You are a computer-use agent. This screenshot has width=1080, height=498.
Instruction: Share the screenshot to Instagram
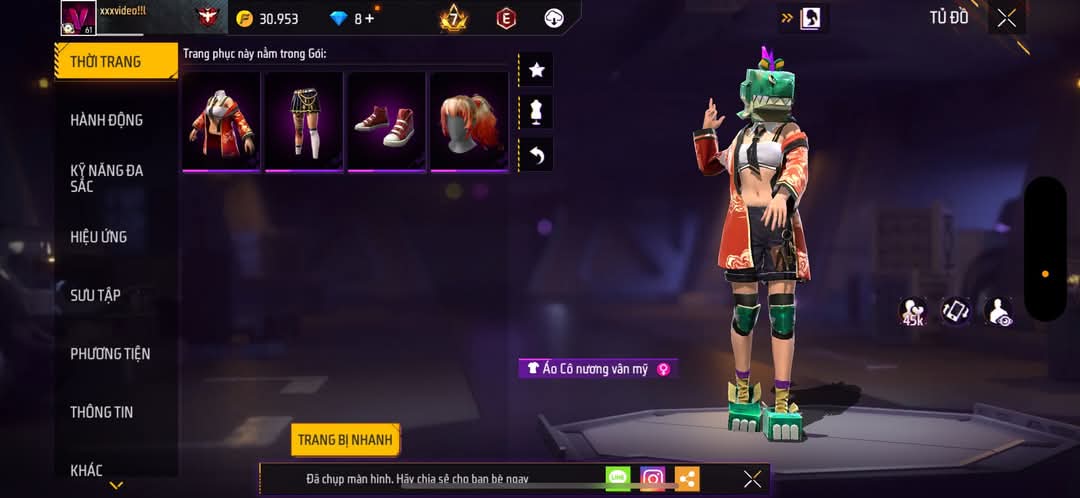click(653, 479)
